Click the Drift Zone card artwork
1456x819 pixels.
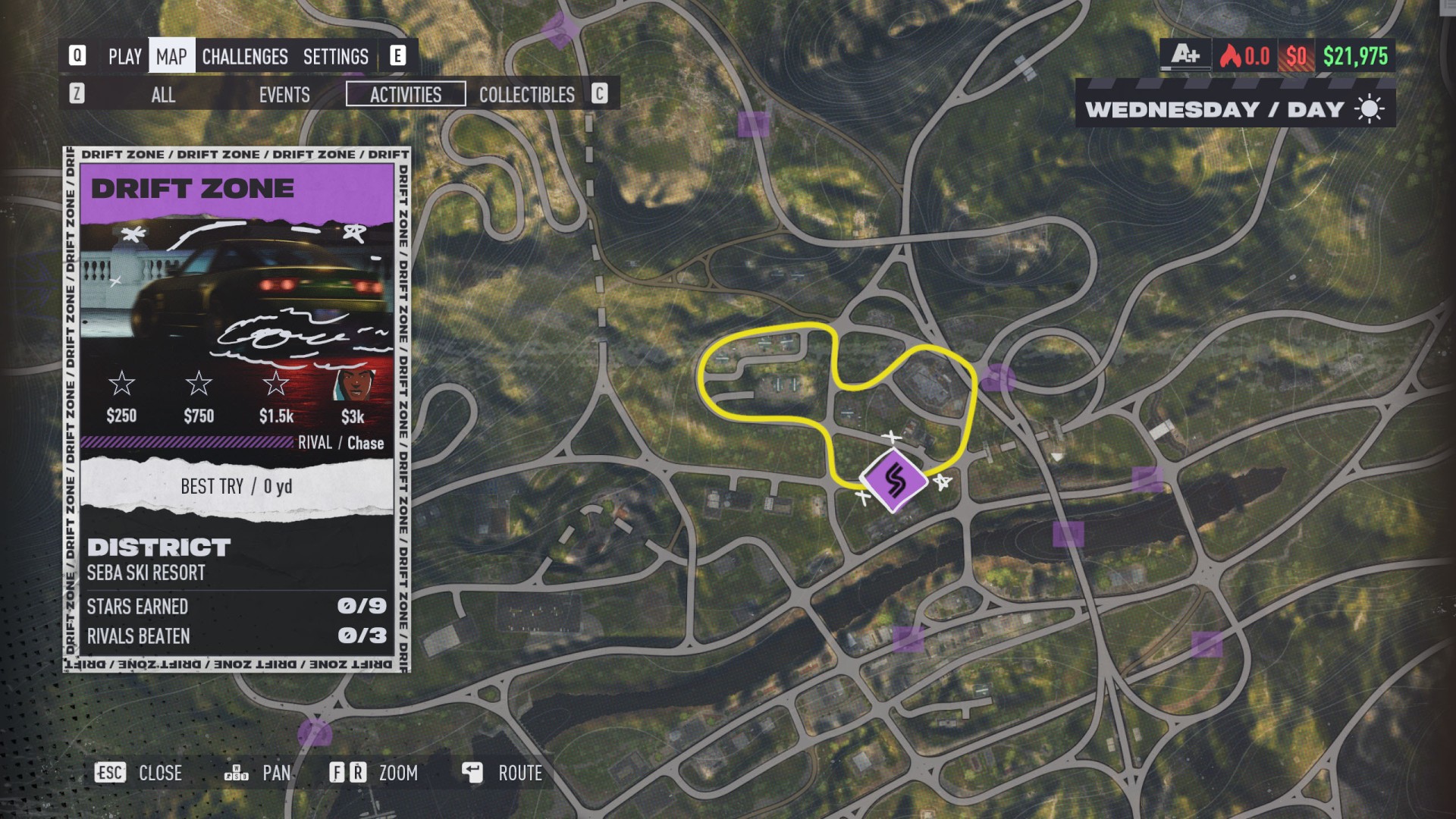(237, 296)
